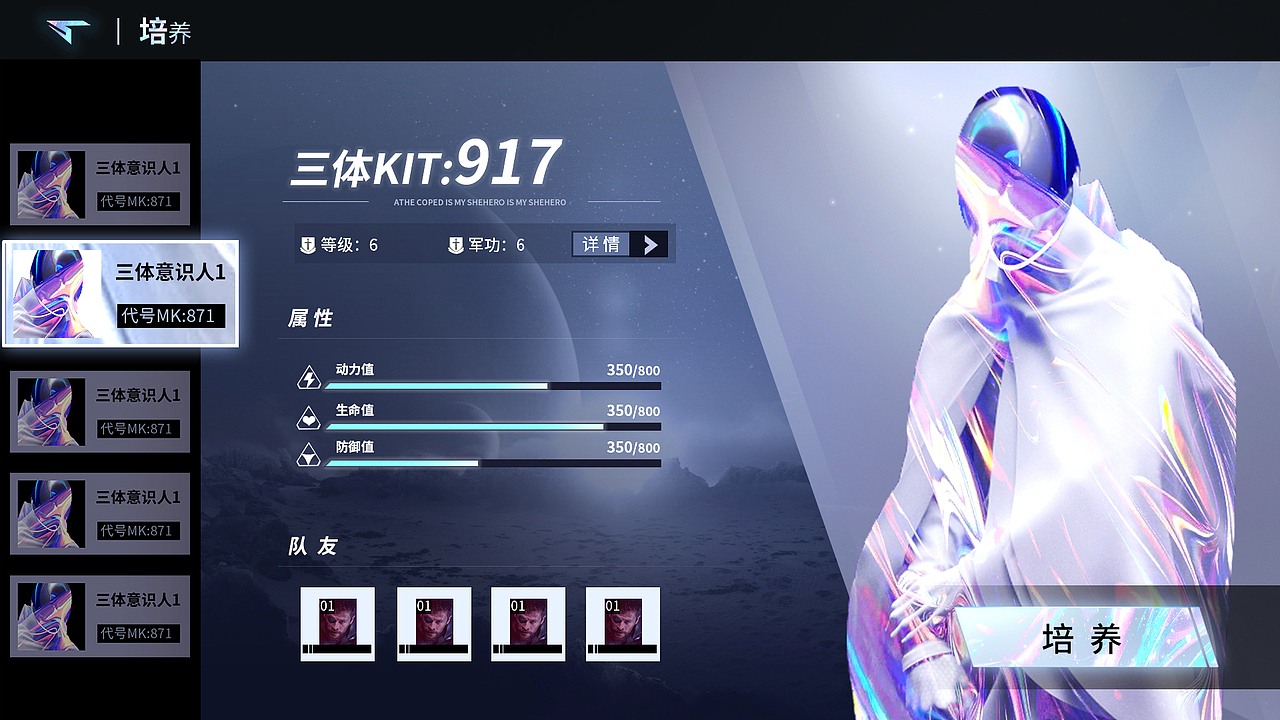This screenshot has width=1280, height=720.
Task: Open the 详情 details panel
Action: 601,243
